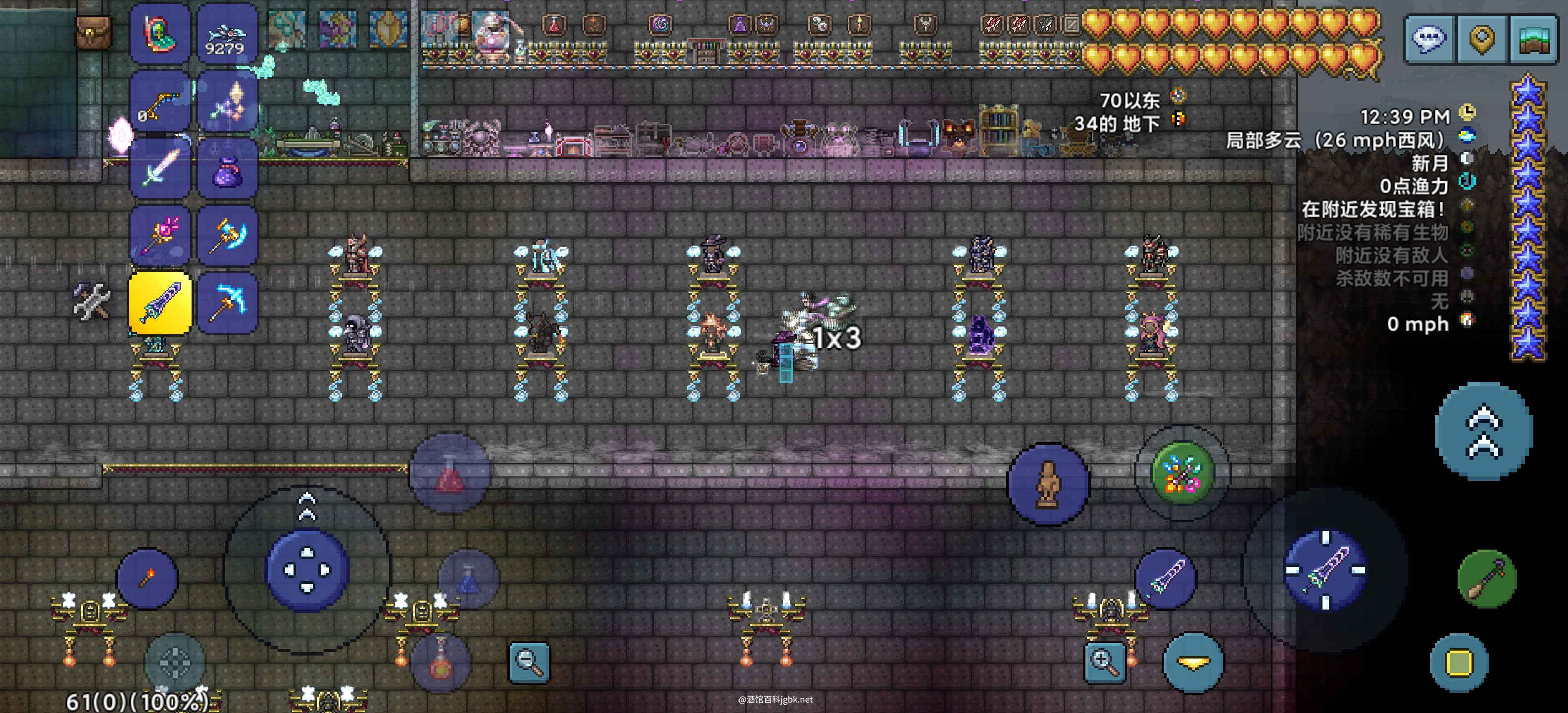Zoom out with the minus magnifier
This screenshot has height=713, width=1568.
[x=528, y=661]
